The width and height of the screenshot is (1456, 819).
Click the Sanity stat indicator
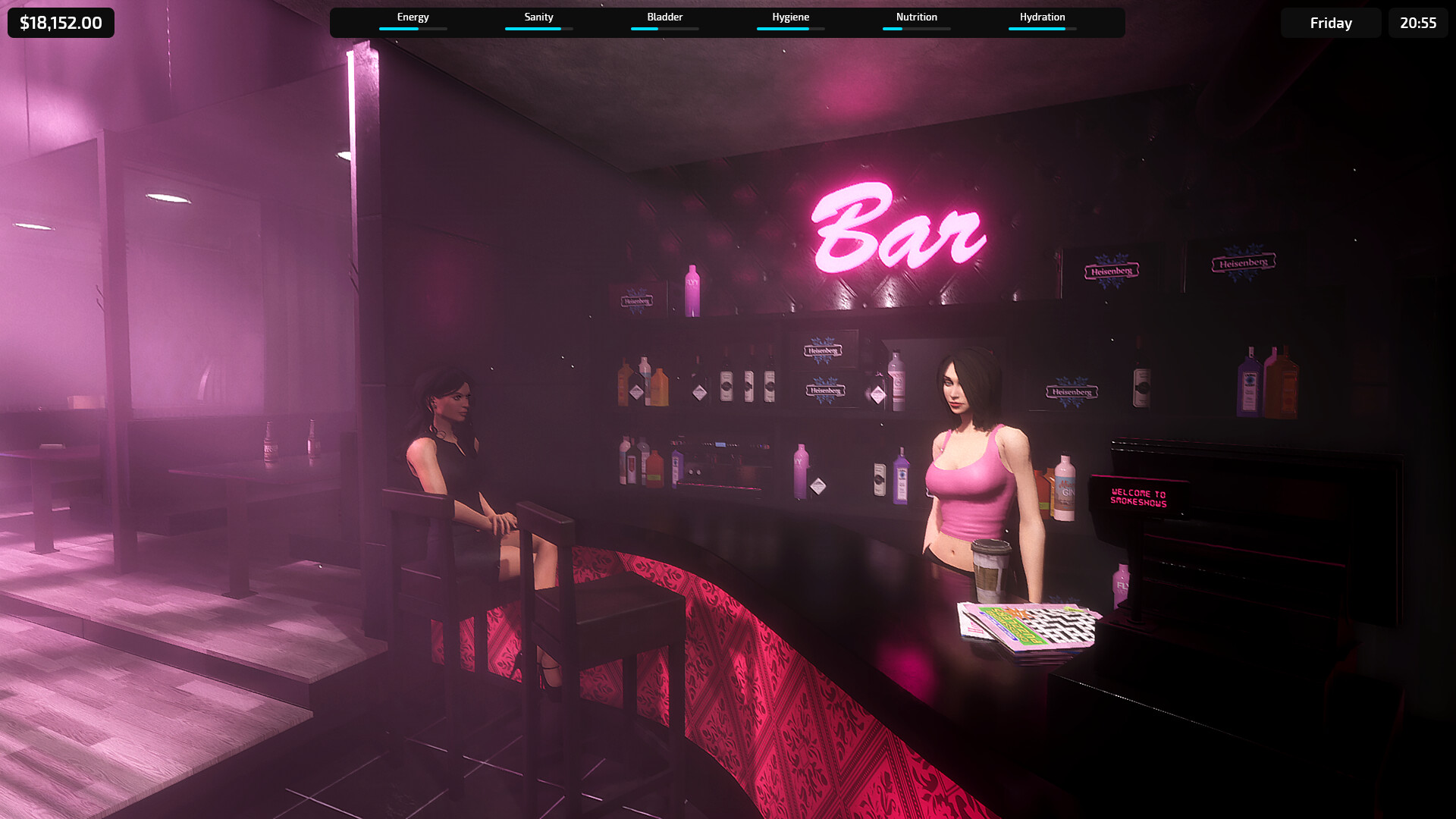pos(538,17)
